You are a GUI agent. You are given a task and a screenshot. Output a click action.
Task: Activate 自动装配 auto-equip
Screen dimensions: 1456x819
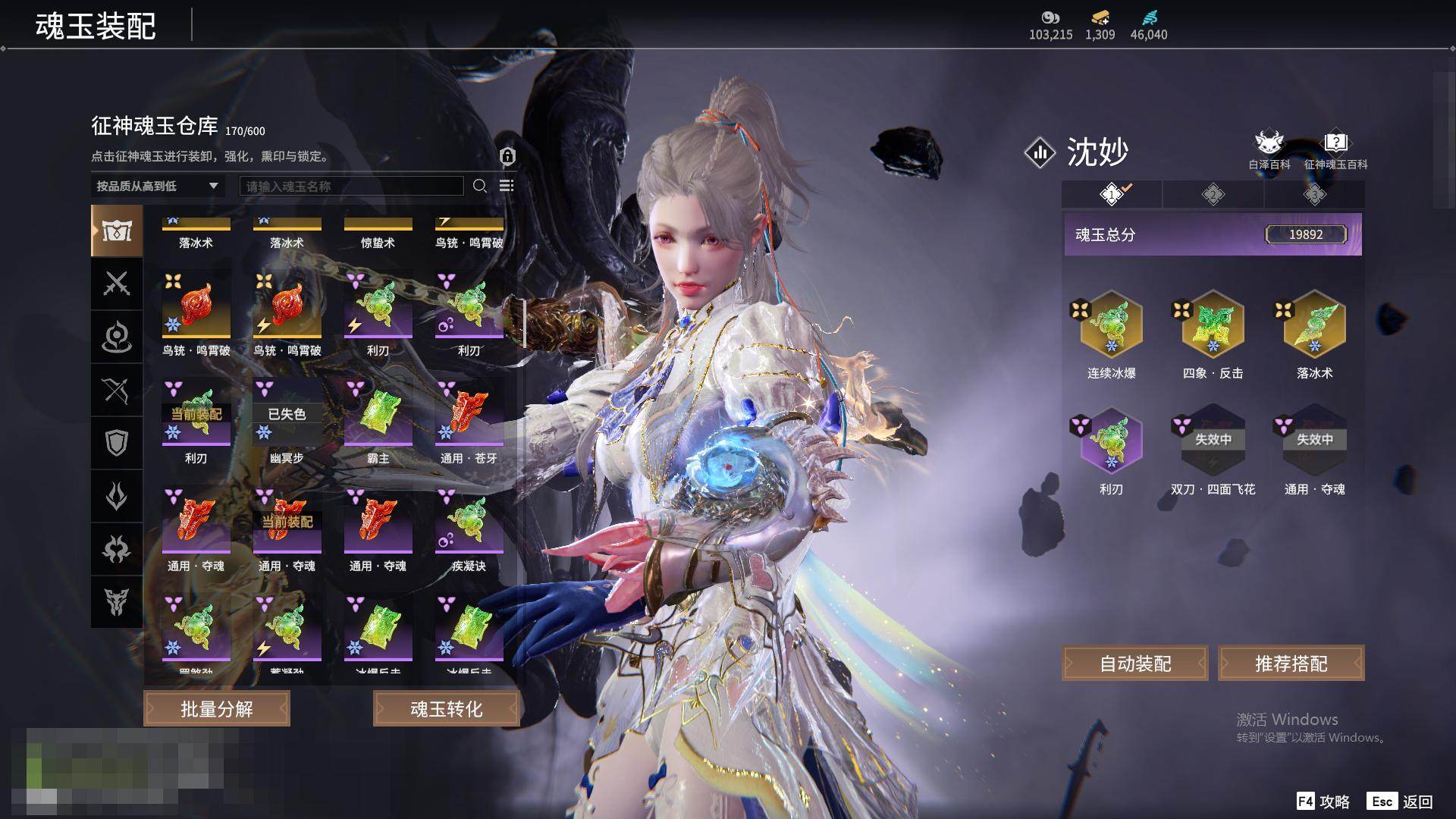[1135, 664]
